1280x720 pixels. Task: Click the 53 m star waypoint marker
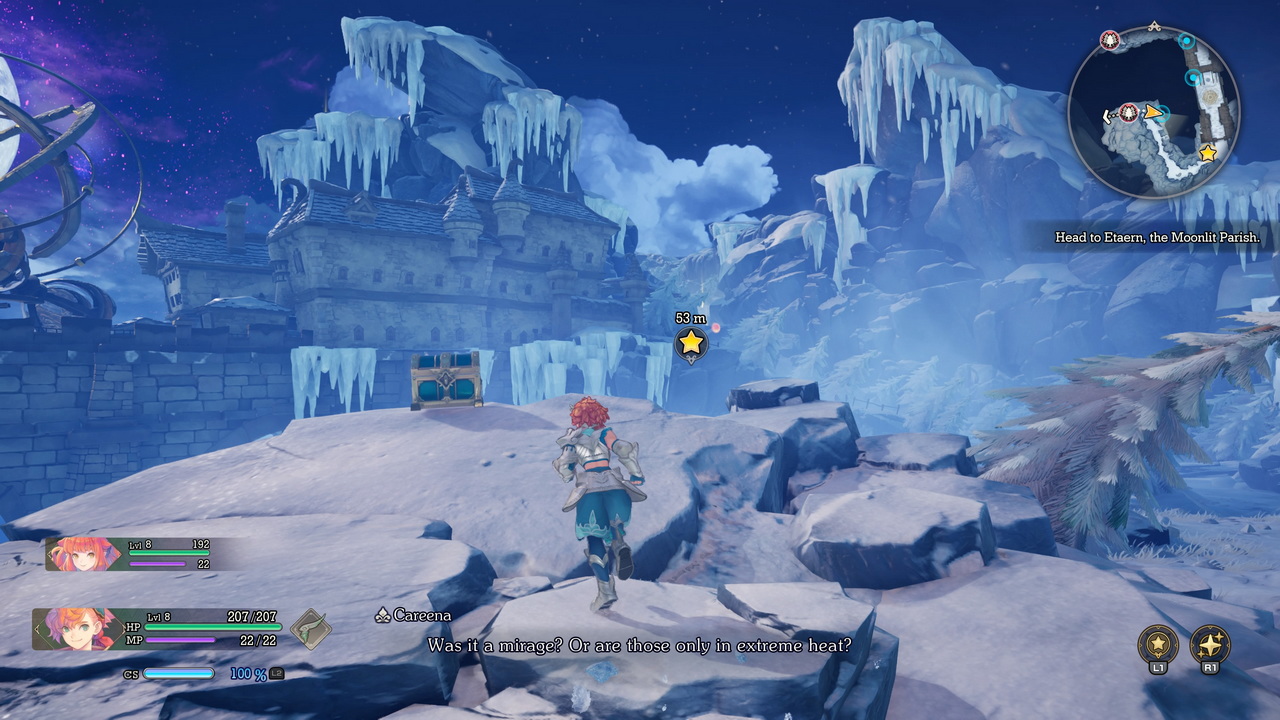(690, 343)
